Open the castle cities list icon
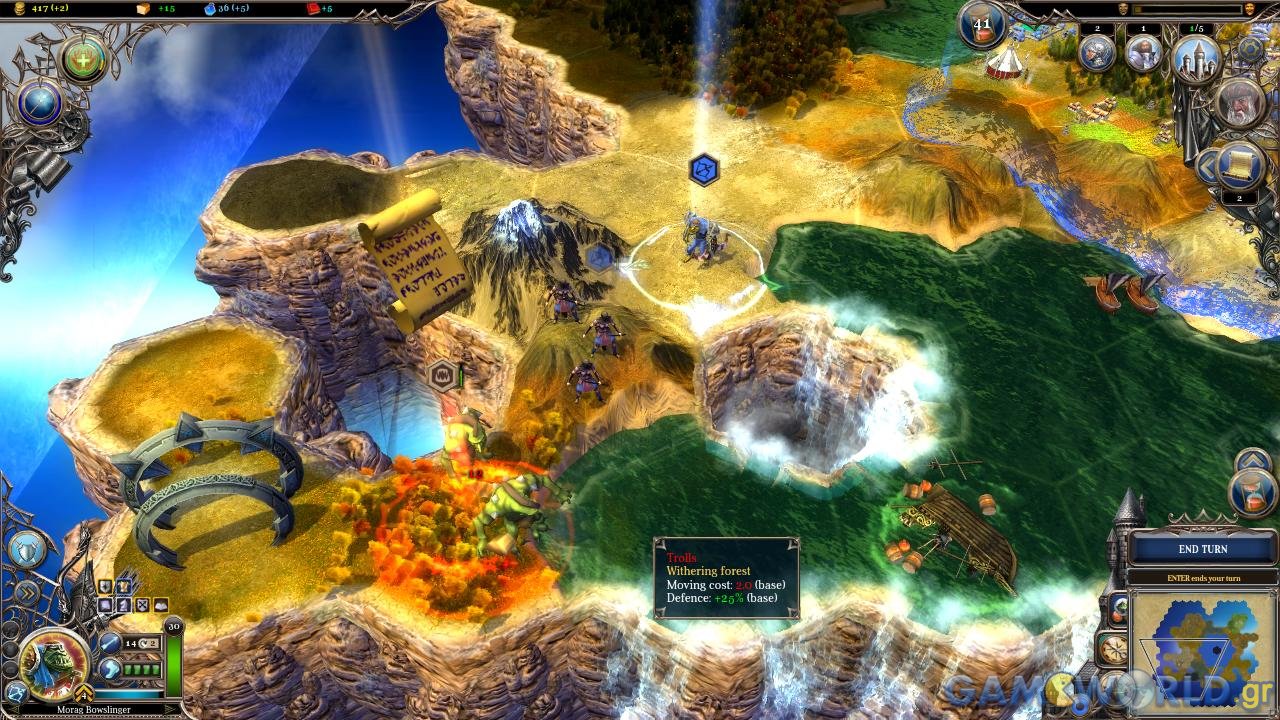 1196,55
